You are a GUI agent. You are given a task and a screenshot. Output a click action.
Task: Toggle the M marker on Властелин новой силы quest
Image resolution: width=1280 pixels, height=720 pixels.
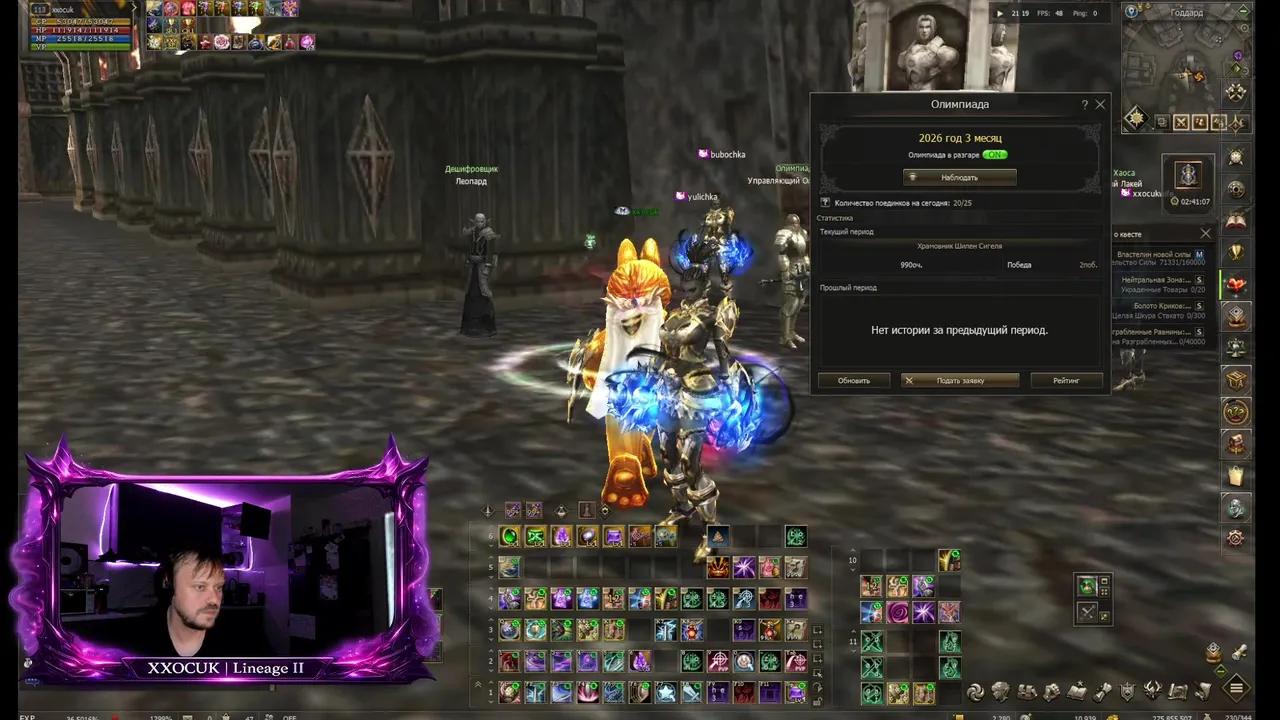click(x=1200, y=255)
